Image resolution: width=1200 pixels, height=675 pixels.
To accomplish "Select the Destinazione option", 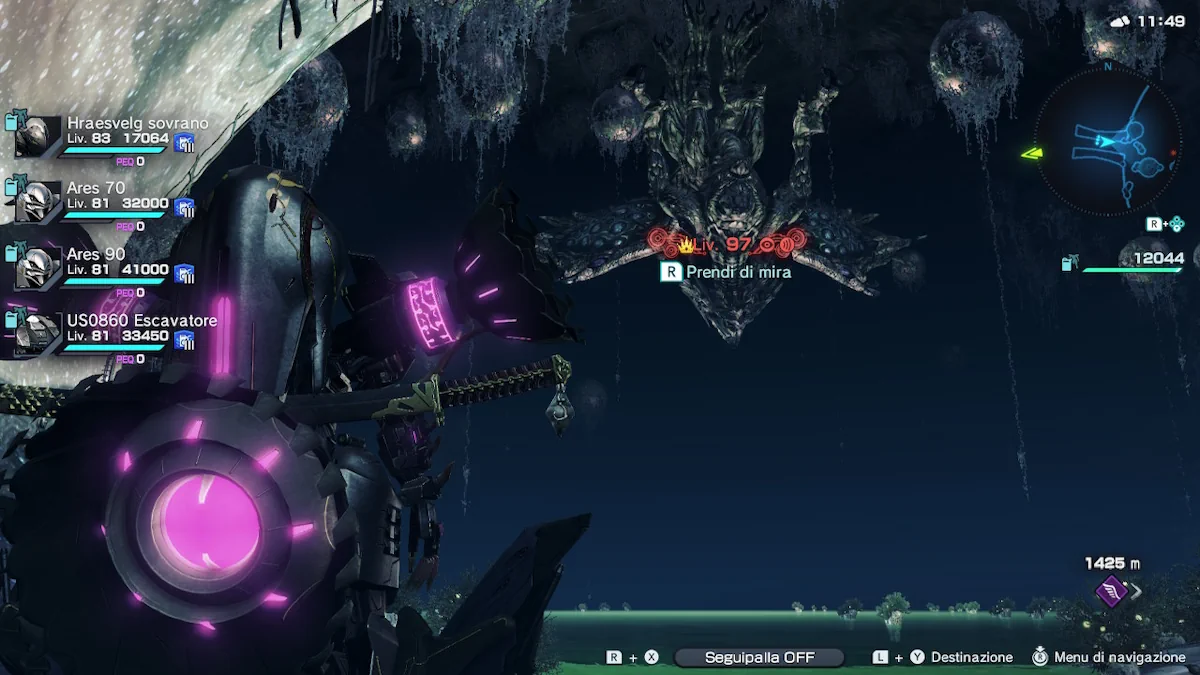I will [971, 657].
